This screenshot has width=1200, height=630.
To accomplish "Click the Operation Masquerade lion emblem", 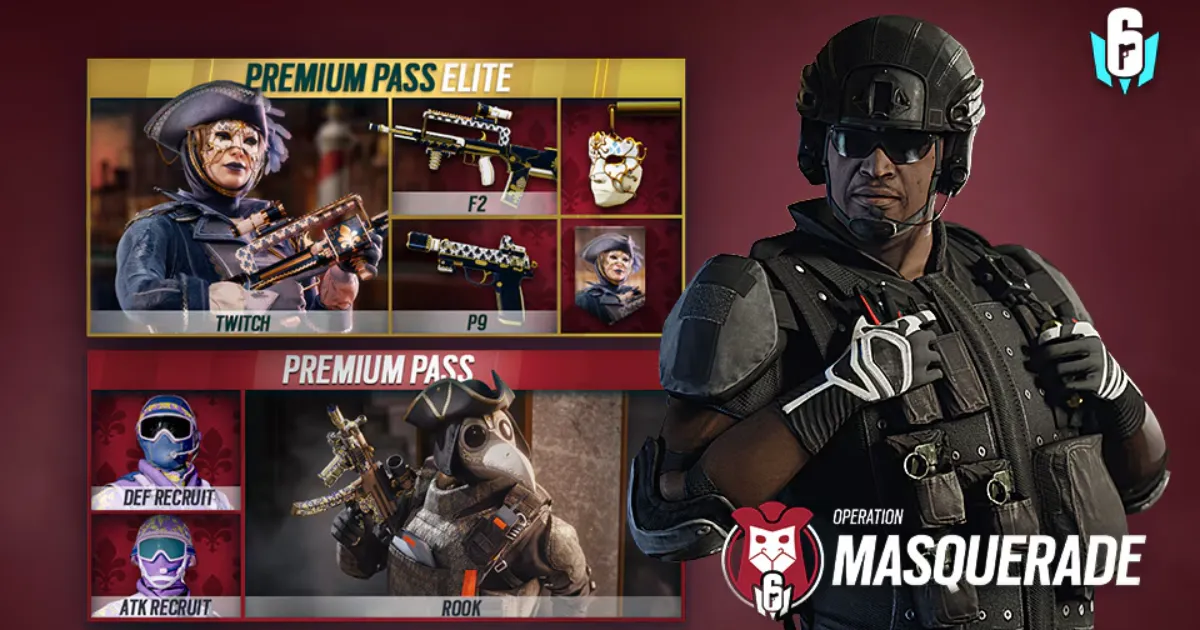I will (x=772, y=557).
